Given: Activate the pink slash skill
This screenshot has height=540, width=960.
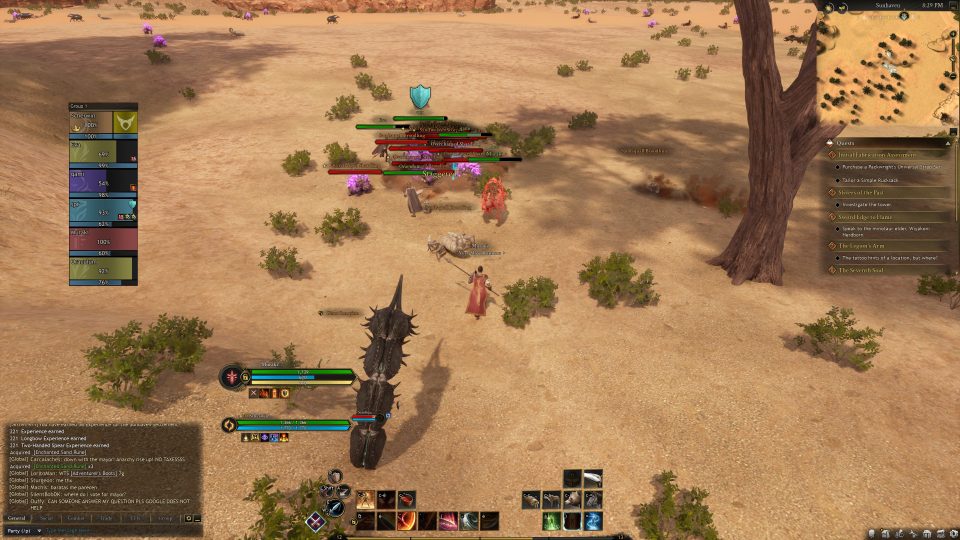Looking at the screenshot, I should coord(448,520).
